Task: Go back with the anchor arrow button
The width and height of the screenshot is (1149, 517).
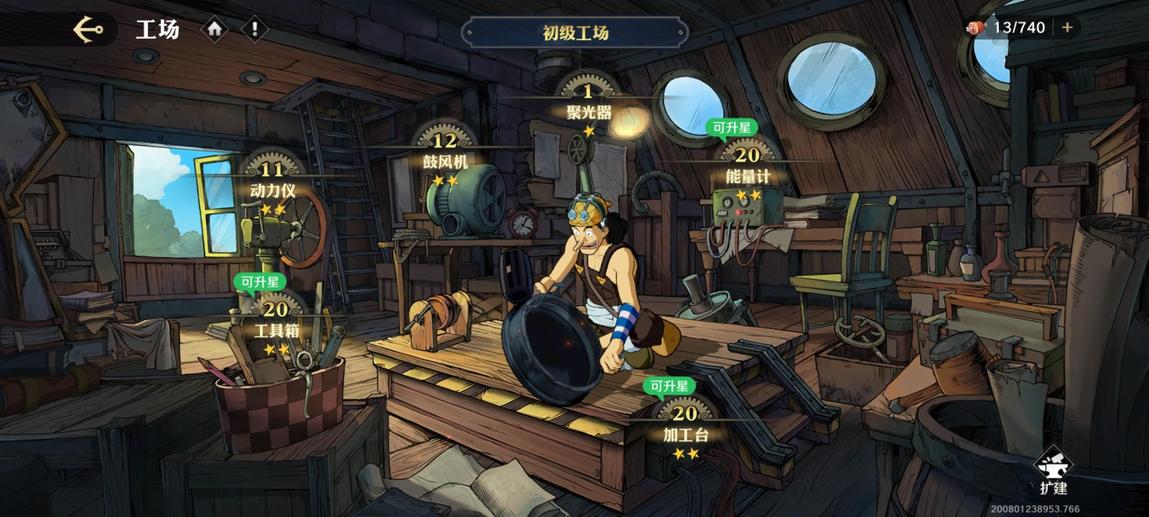Action: (89, 29)
